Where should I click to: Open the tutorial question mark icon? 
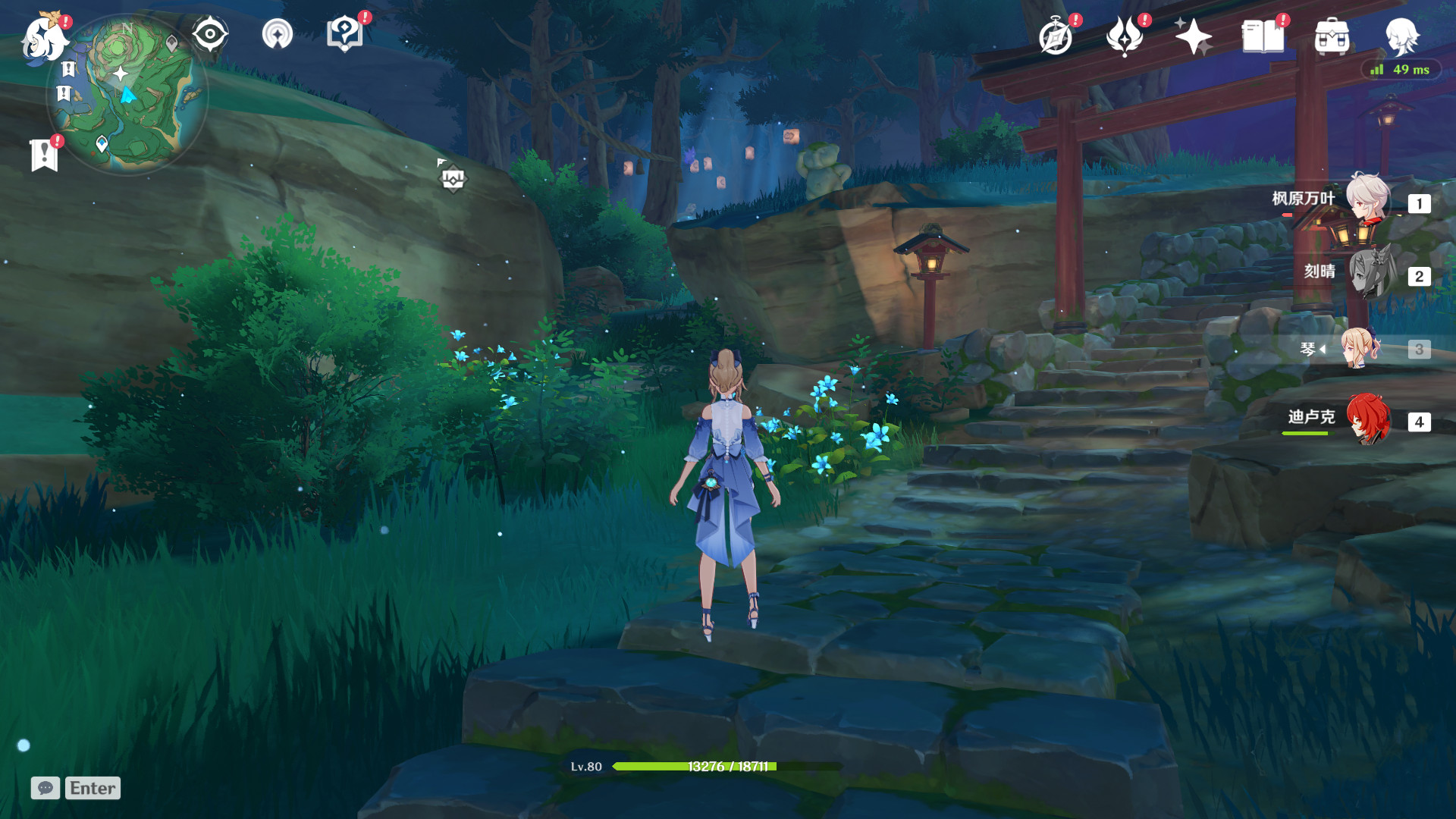[344, 34]
